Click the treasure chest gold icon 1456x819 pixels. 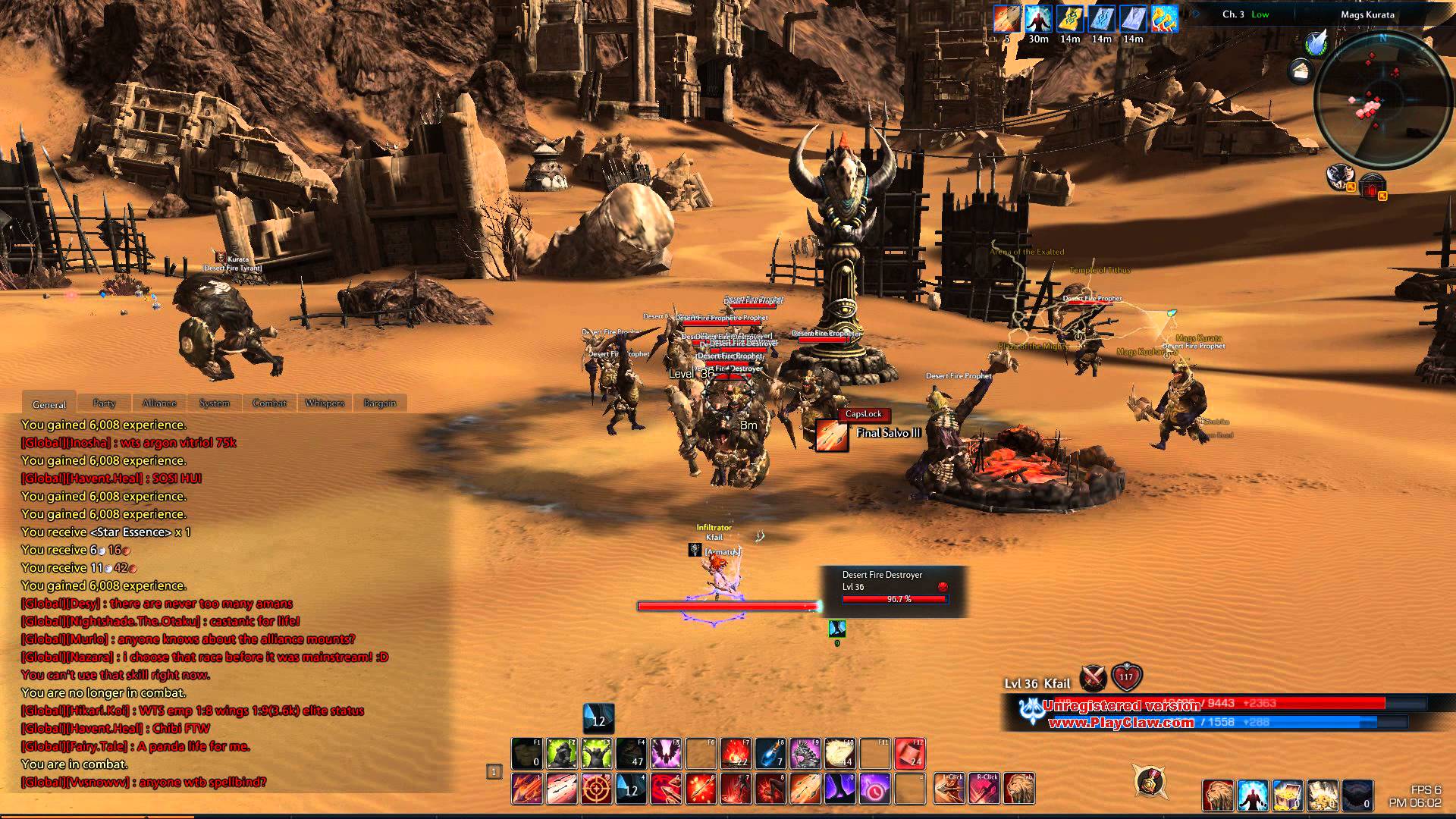click(x=1287, y=795)
